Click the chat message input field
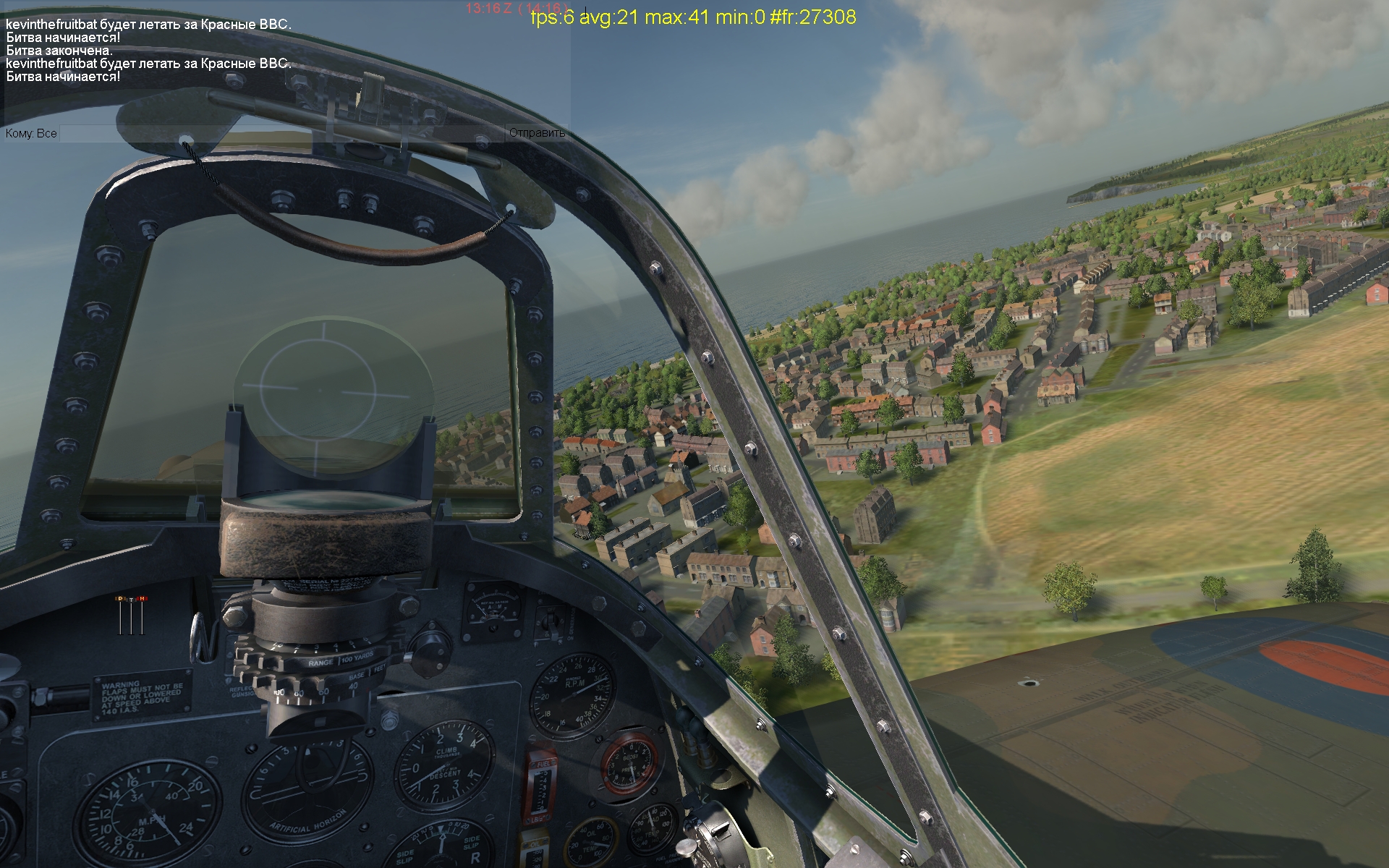This screenshot has width=1389, height=868. [282, 133]
